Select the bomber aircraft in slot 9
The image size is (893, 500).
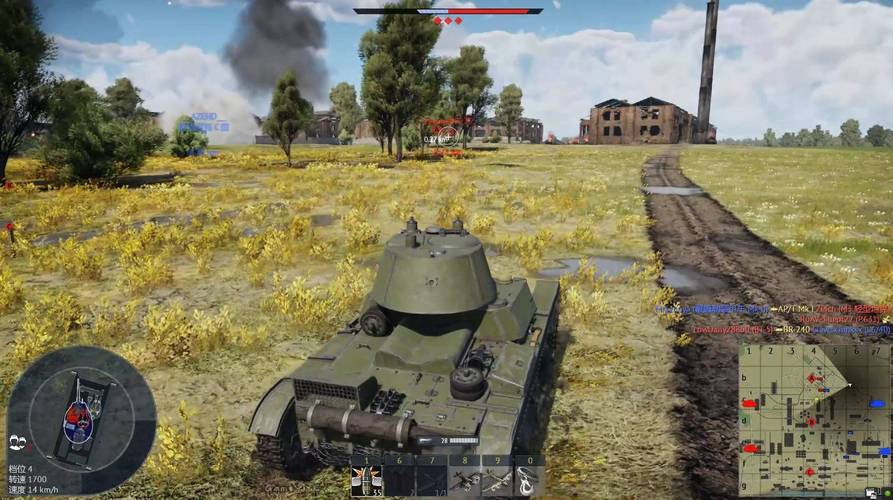click(497, 480)
